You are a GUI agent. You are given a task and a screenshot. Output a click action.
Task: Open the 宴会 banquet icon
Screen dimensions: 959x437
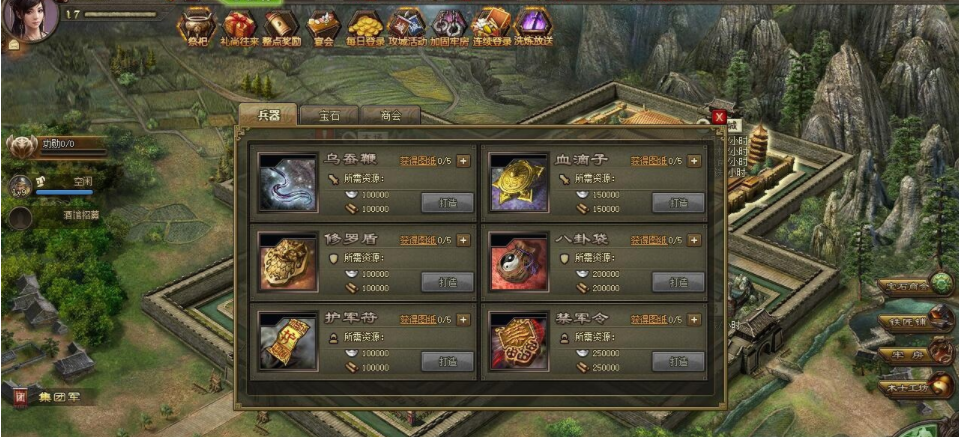coord(321,26)
